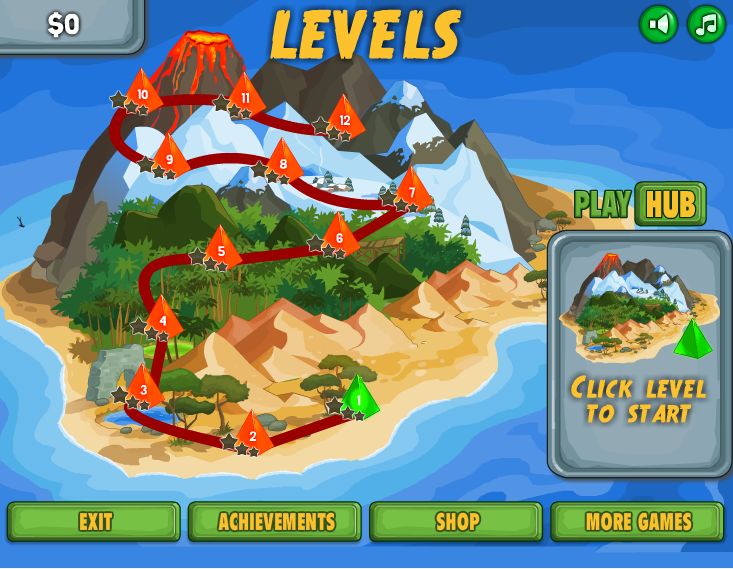Toggle the music note button
733x569 pixels.
point(706,24)
